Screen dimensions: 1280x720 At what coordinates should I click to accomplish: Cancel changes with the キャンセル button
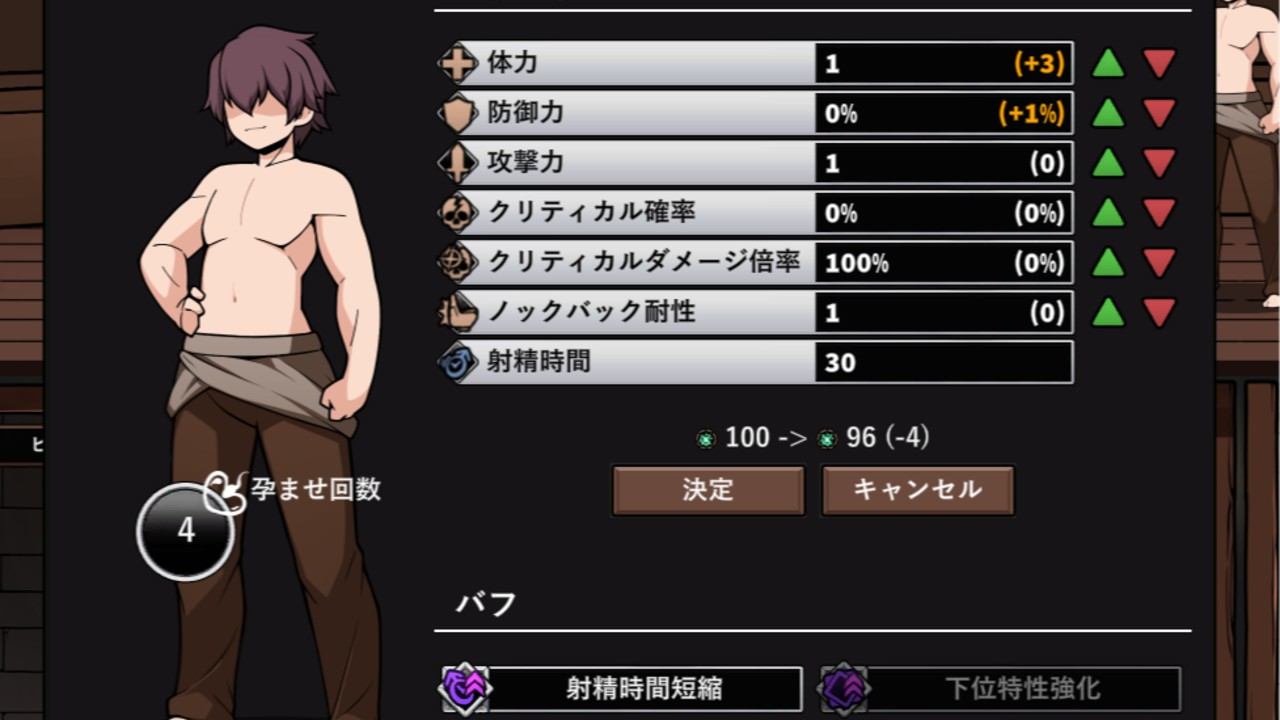pyautogui.click(x=918, y=490)
